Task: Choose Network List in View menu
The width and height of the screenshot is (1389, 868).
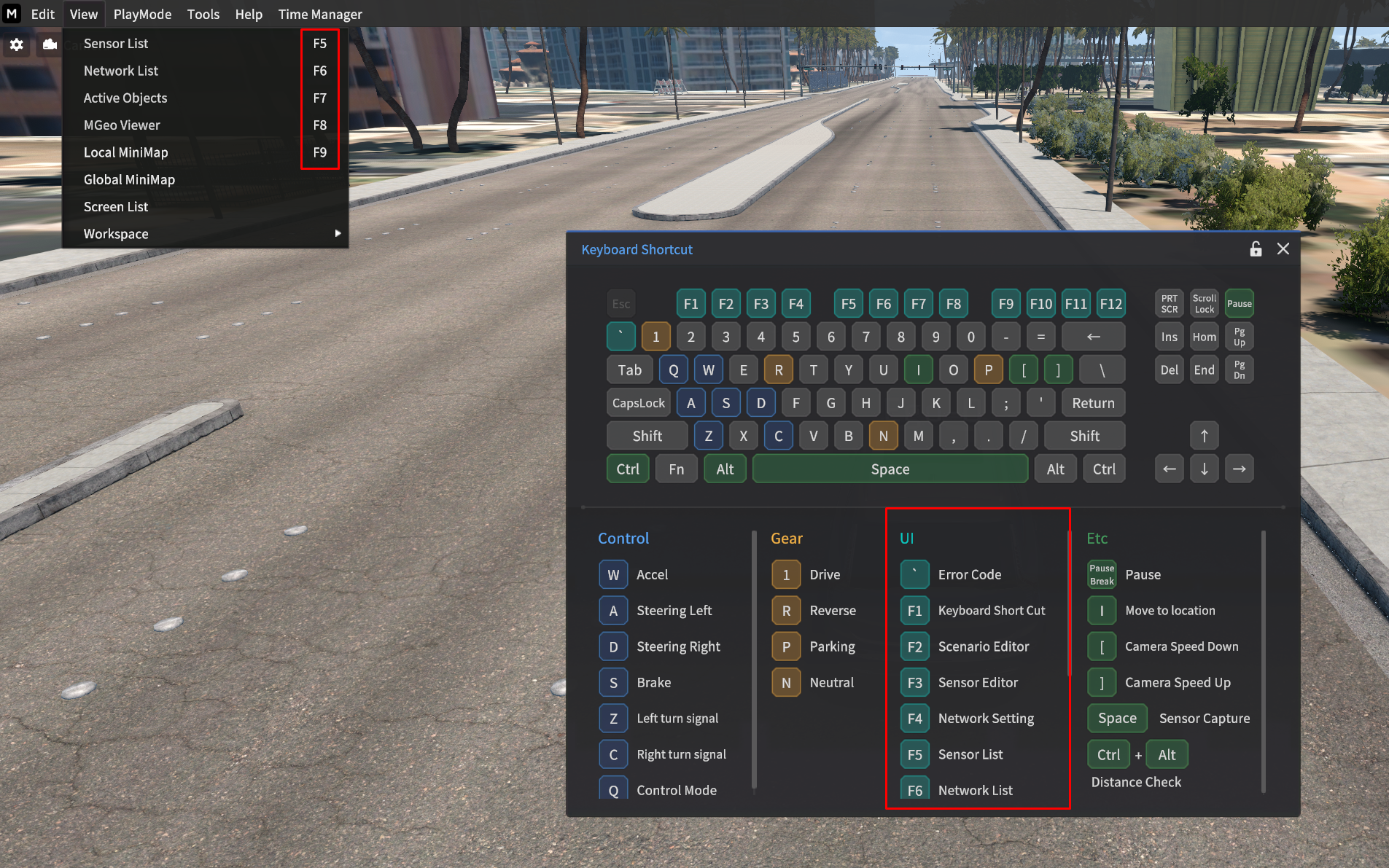Action: [x=120, y=71]
